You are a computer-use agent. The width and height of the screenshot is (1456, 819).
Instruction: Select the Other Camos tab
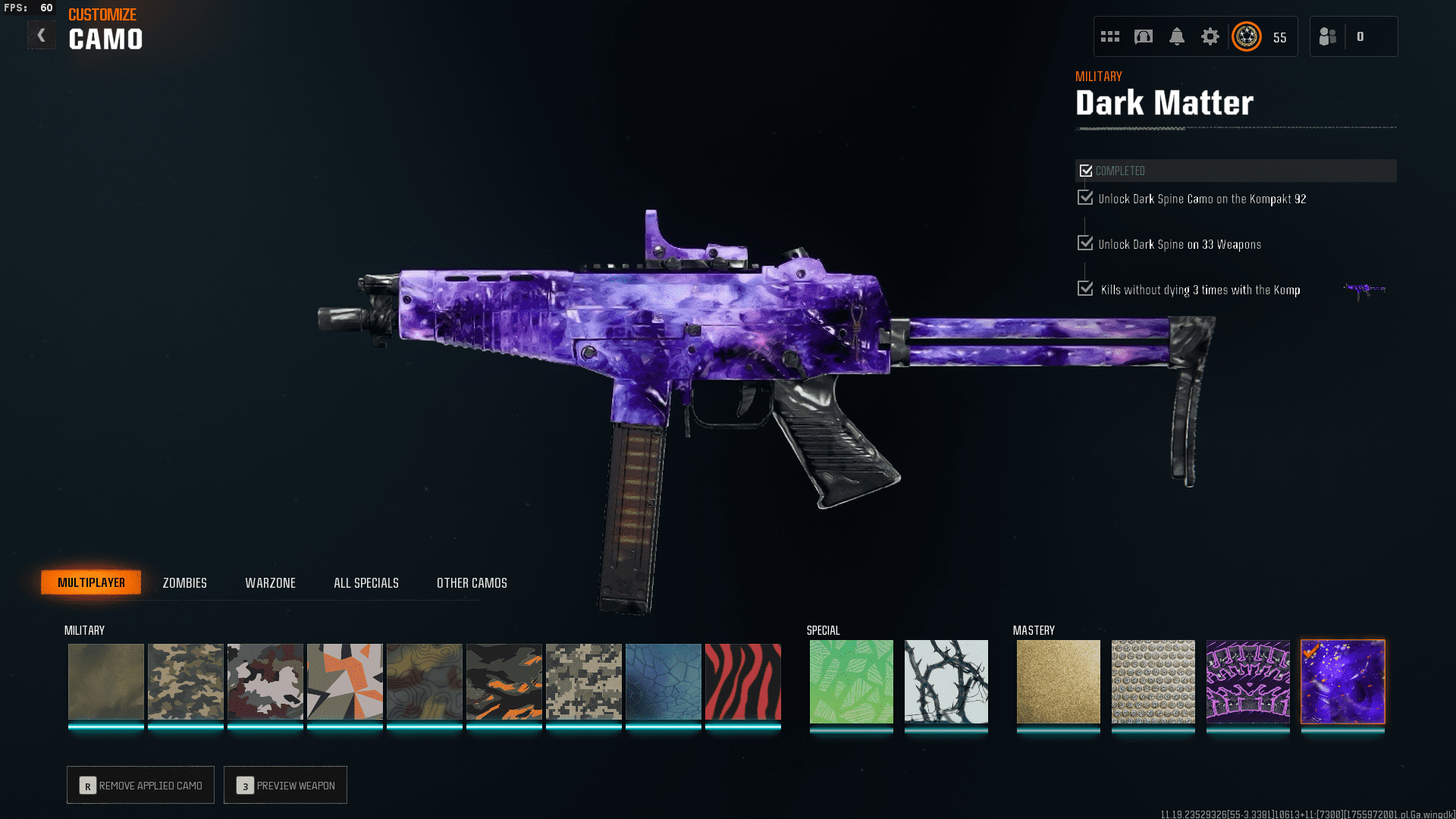tap(472, 582)
